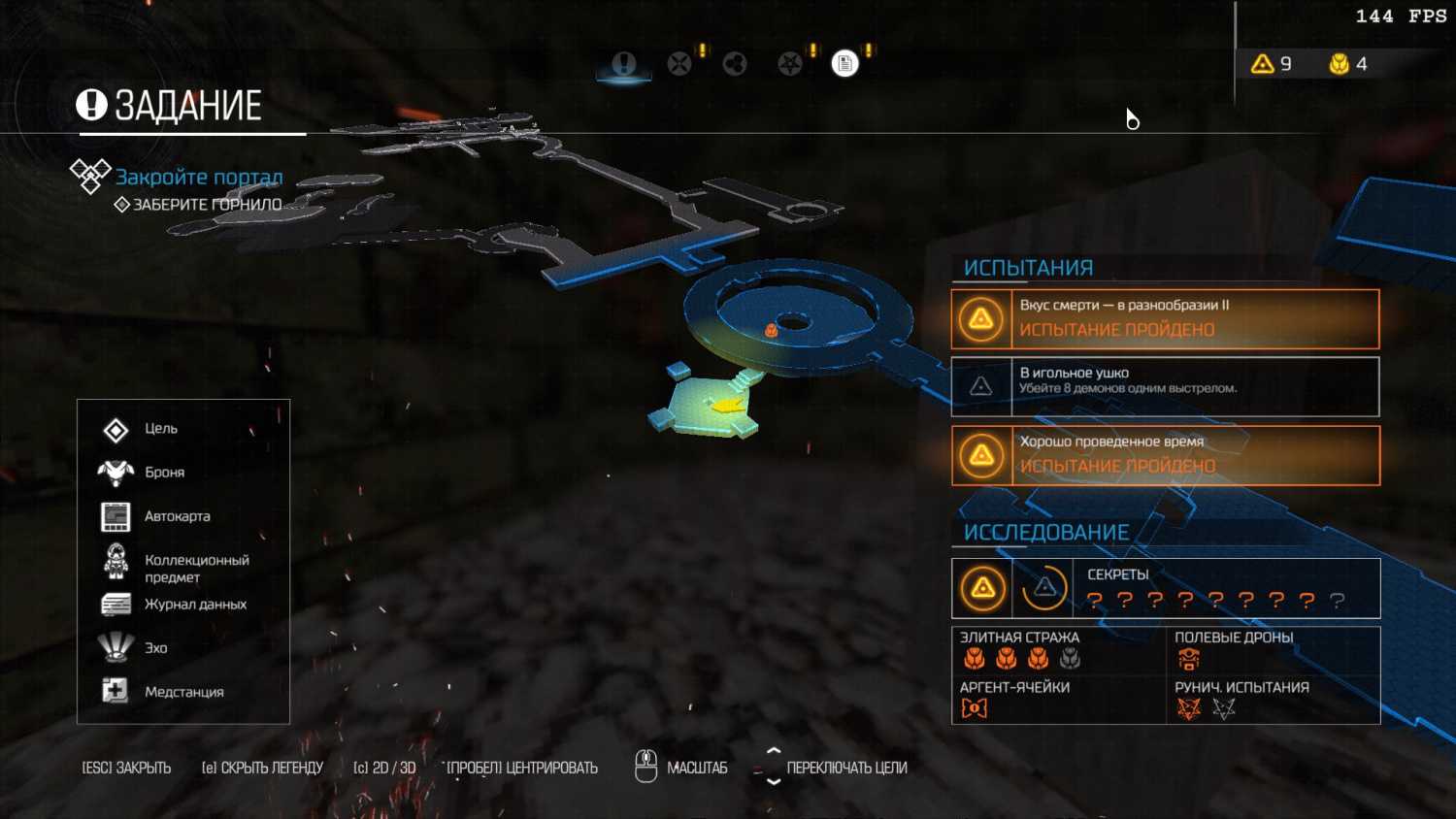1456x819 pixels.
Task: Hide the legend via 'Скрыть легенду'
Action: 262,768
